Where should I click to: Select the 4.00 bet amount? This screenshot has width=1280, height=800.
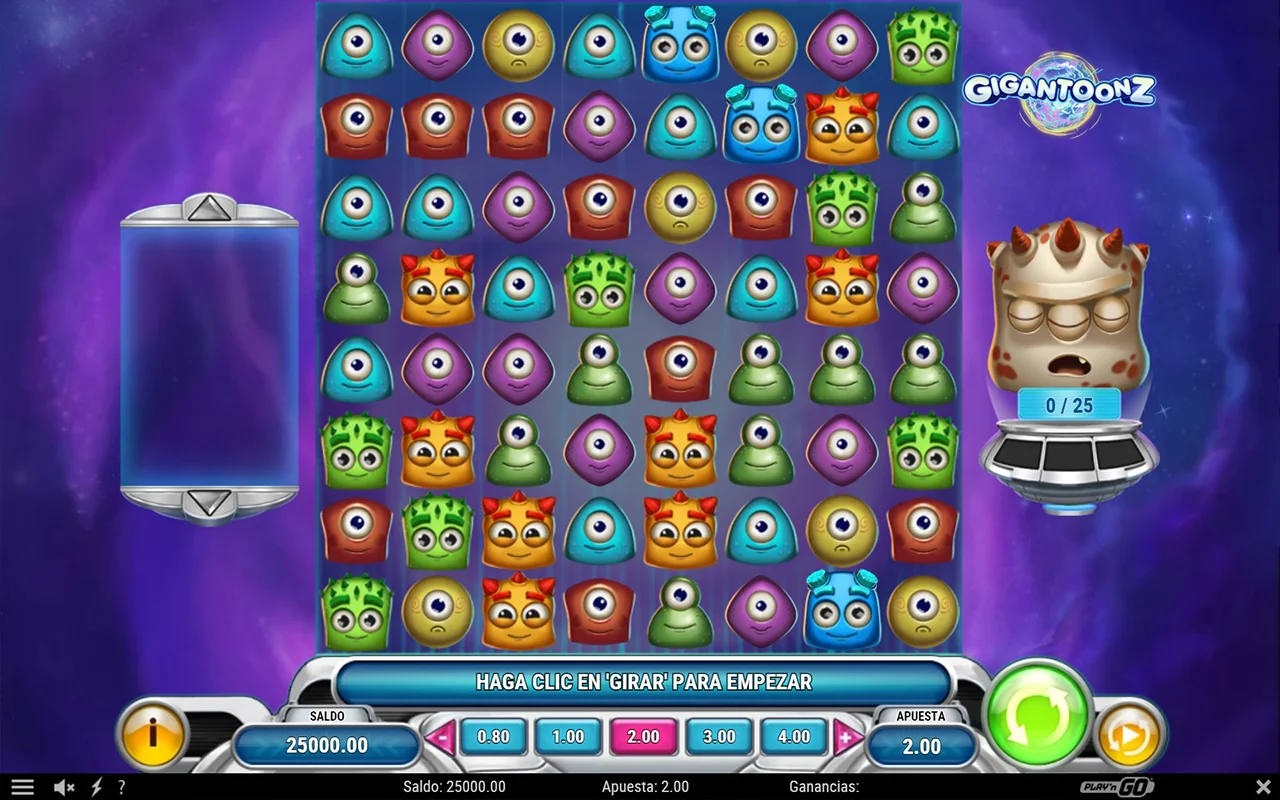[x=794, y=737]
